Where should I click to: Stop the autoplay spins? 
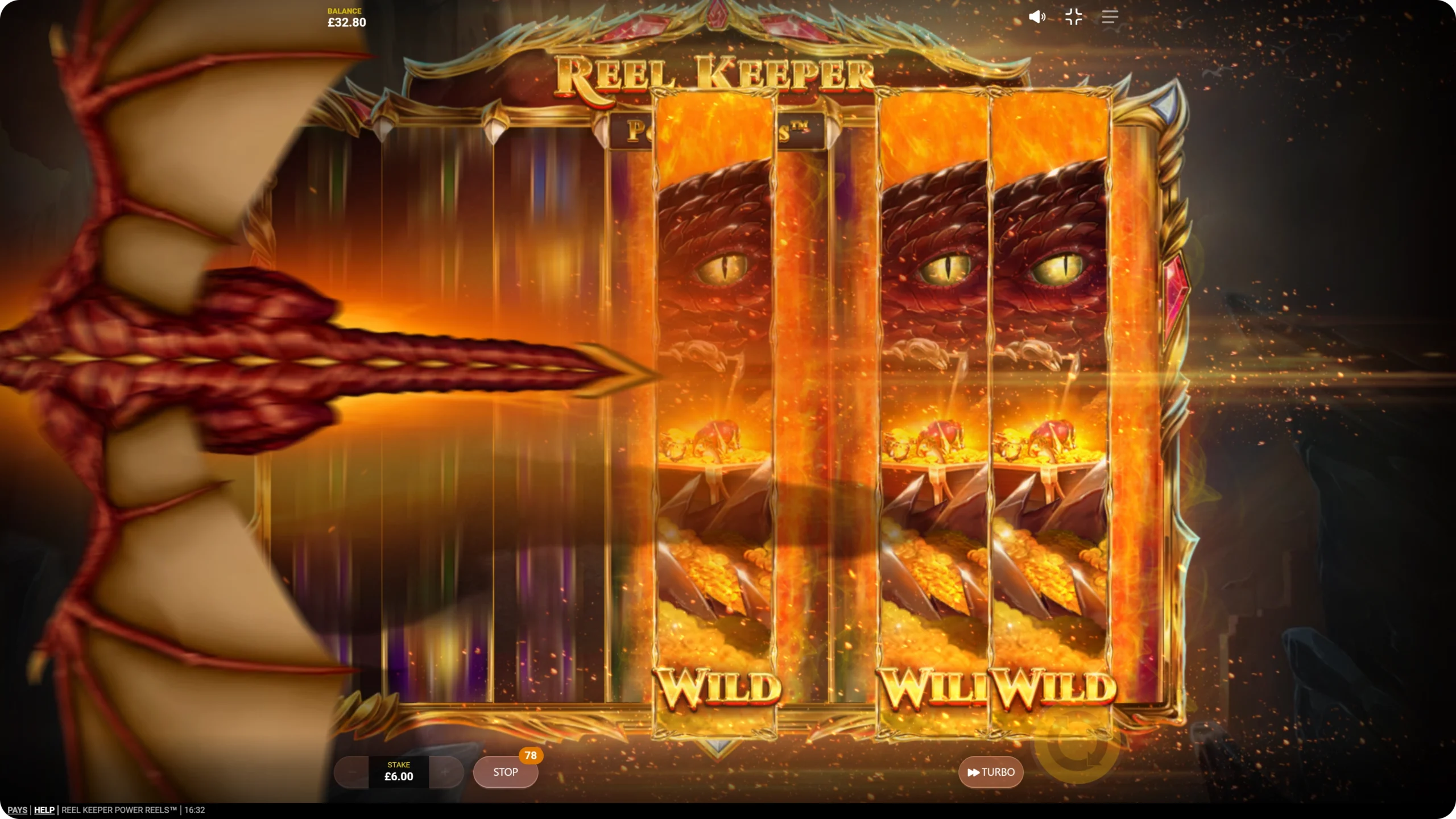(505, 772)
